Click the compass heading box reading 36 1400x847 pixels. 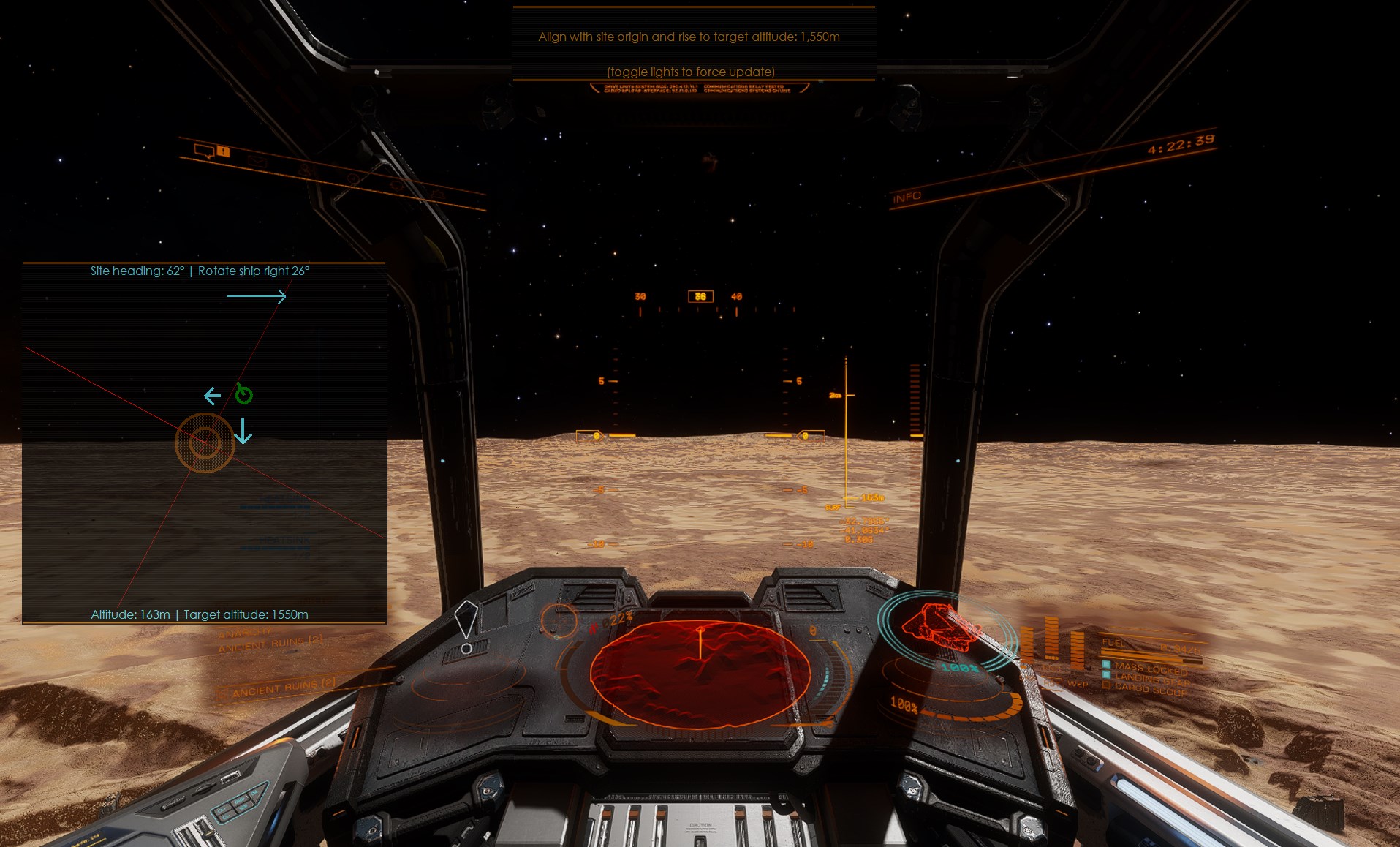click(700, 296)
